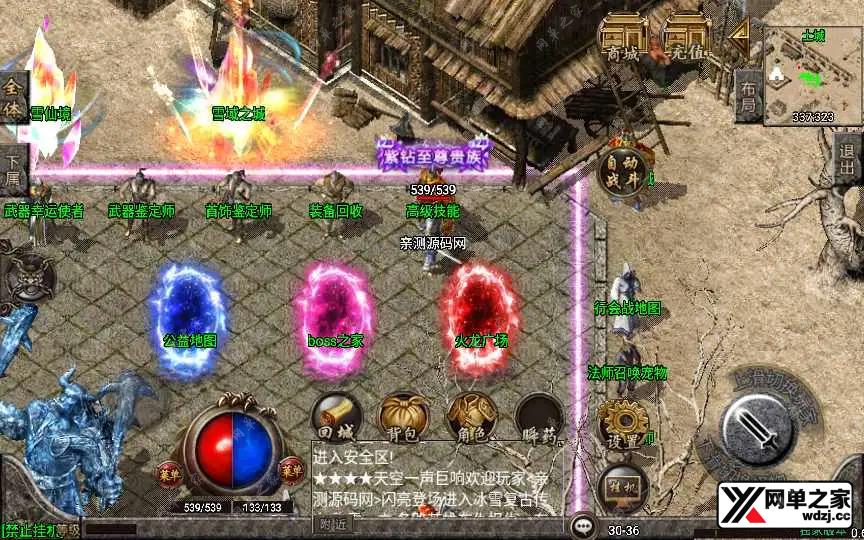Open the 土城 minimap
Screen dimensions: 864x540
click(811, 75)
